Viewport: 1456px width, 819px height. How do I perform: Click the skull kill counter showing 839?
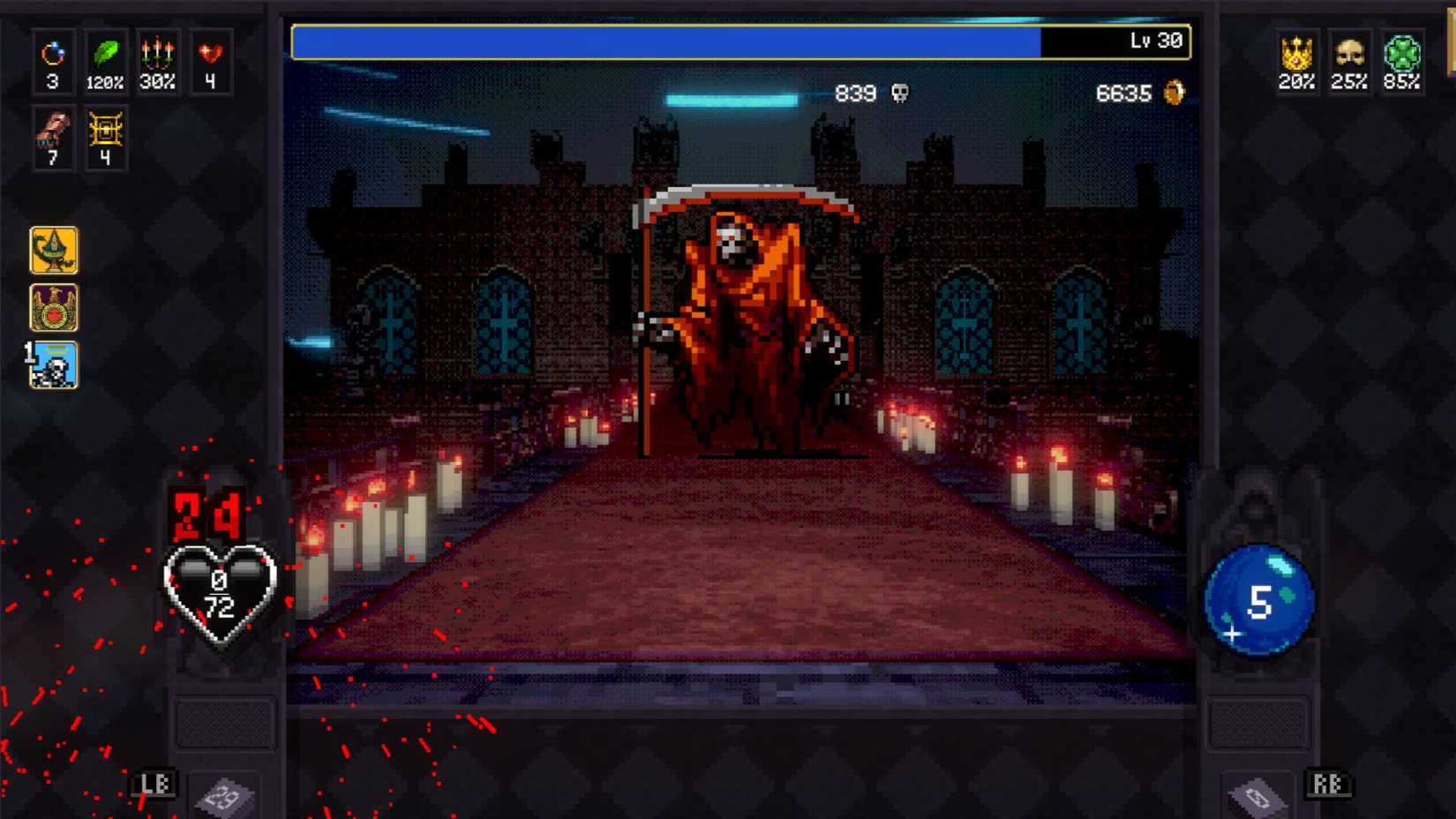coord(870,94)
